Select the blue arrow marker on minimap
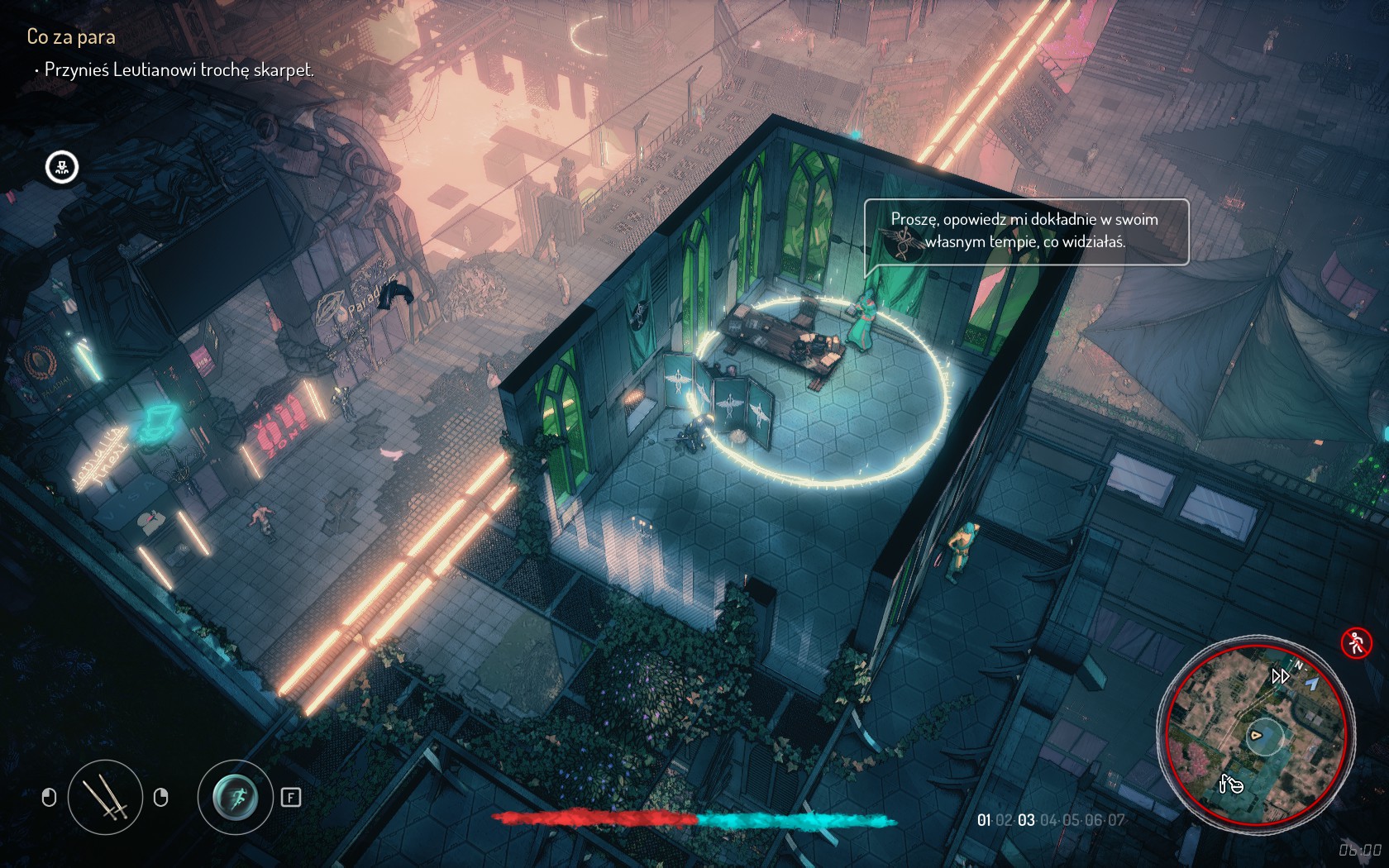 point(1312,683)
